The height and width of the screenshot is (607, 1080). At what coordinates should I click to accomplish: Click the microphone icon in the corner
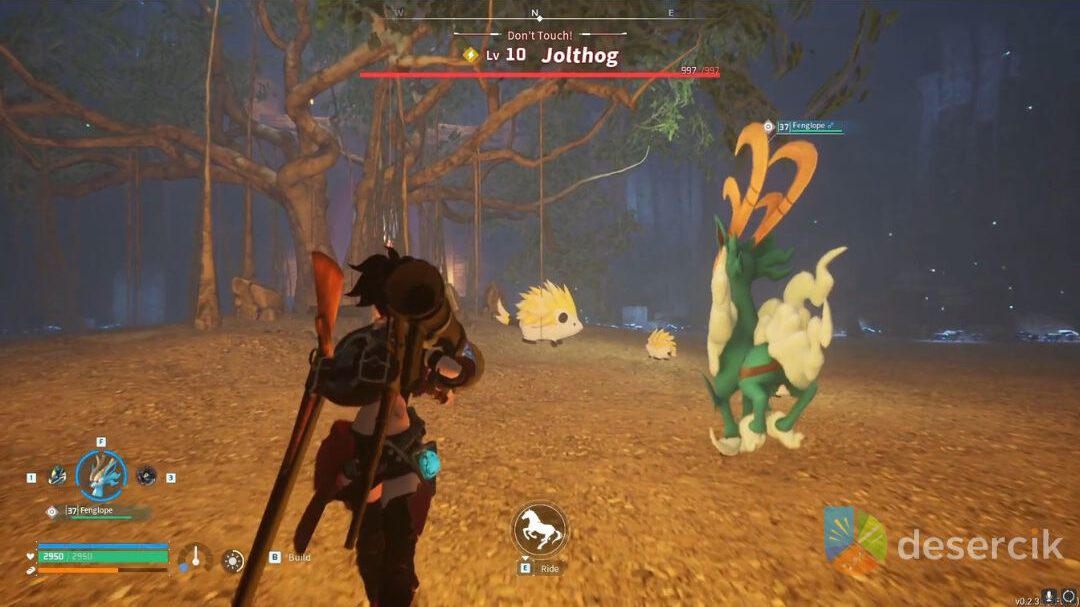pos(1048,597)
